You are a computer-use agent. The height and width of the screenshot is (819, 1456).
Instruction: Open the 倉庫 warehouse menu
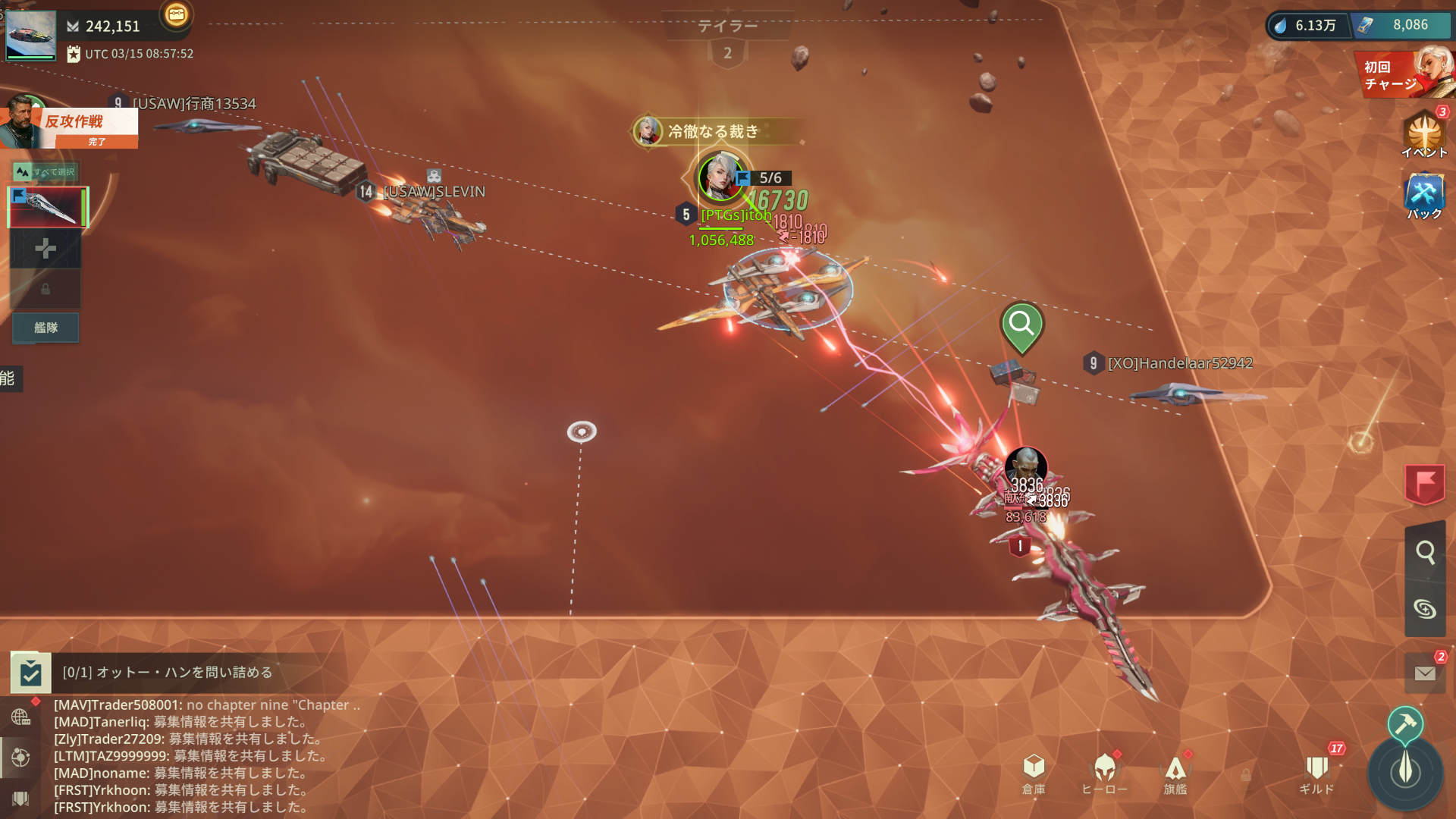pyautogui.click(x=1033, y=773)
